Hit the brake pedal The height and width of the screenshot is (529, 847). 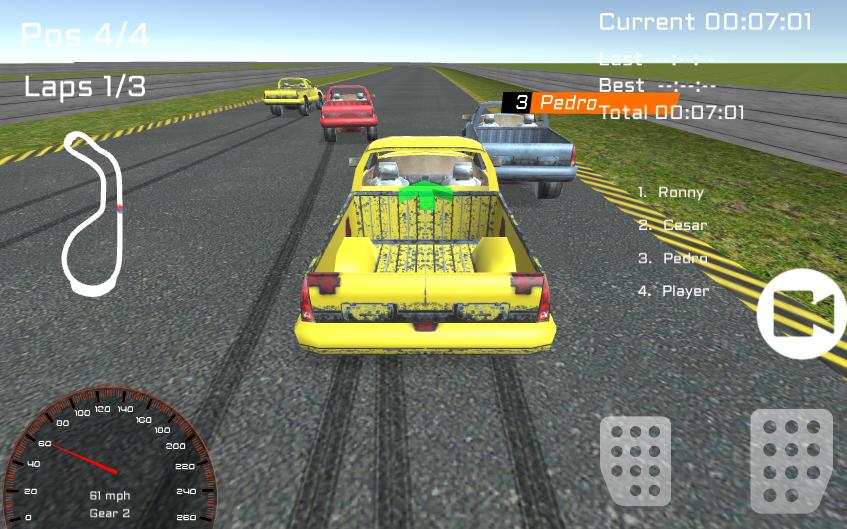point(635,459)
